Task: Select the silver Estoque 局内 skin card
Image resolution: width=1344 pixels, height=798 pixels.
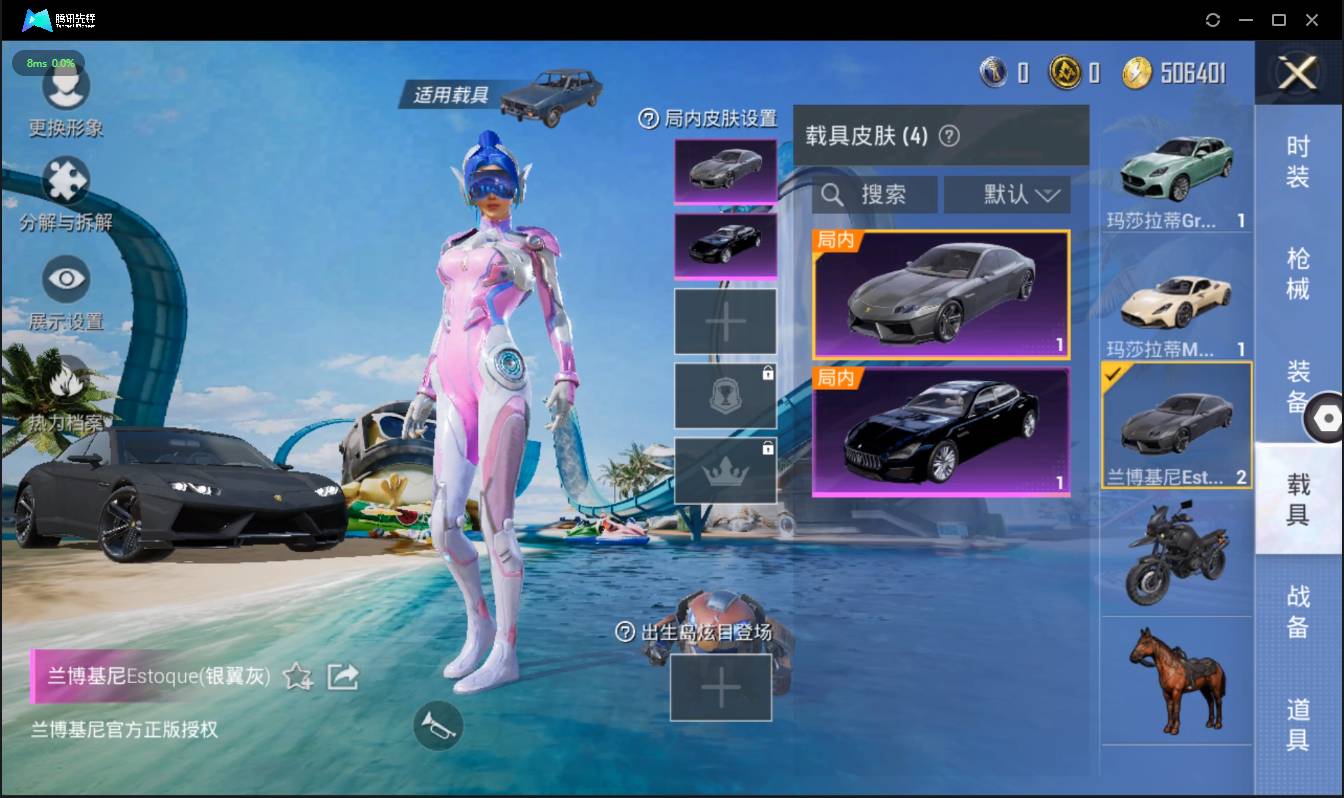Action: [940, 294]
